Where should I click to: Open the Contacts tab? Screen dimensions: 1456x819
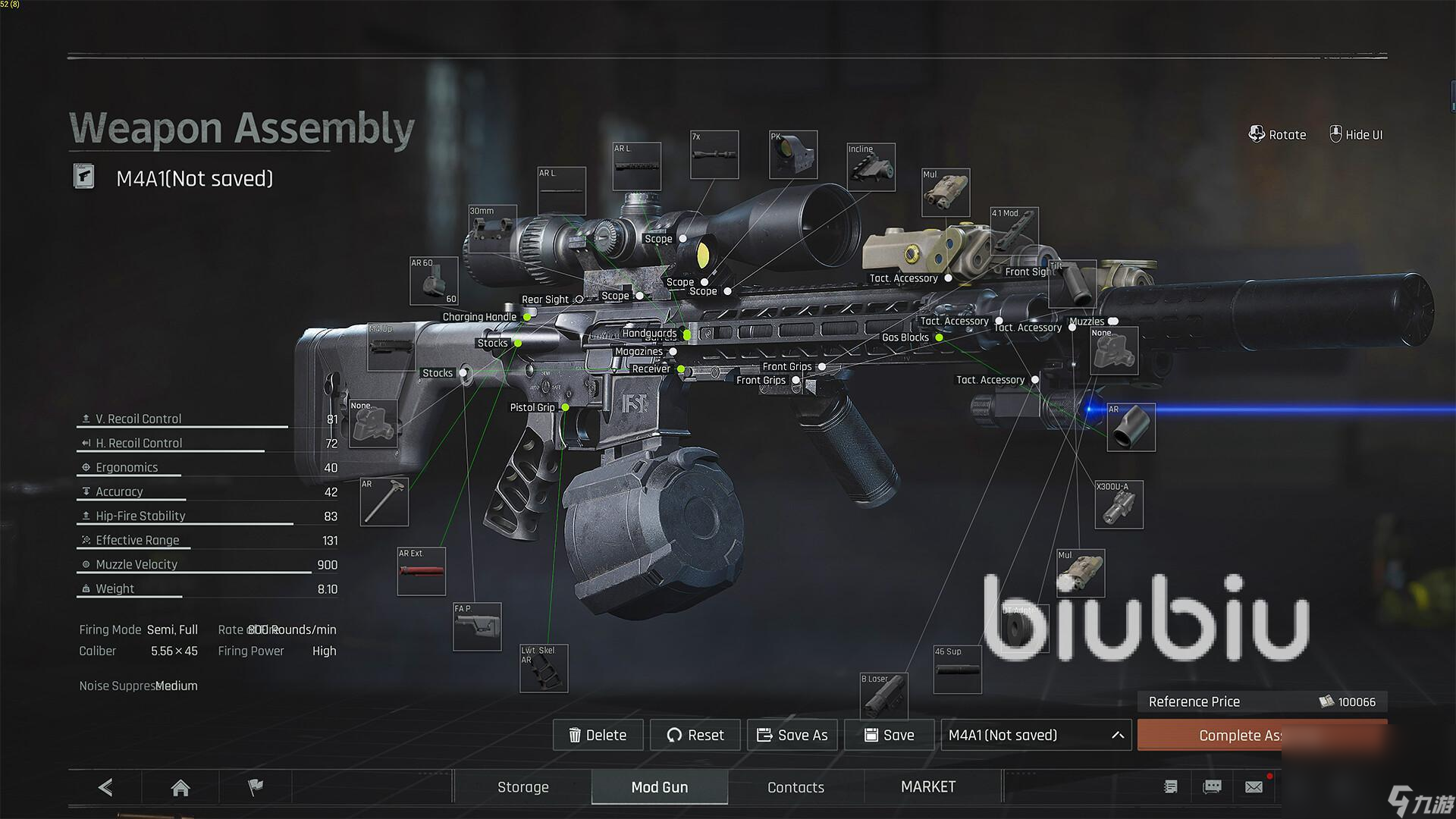(795, 787)
